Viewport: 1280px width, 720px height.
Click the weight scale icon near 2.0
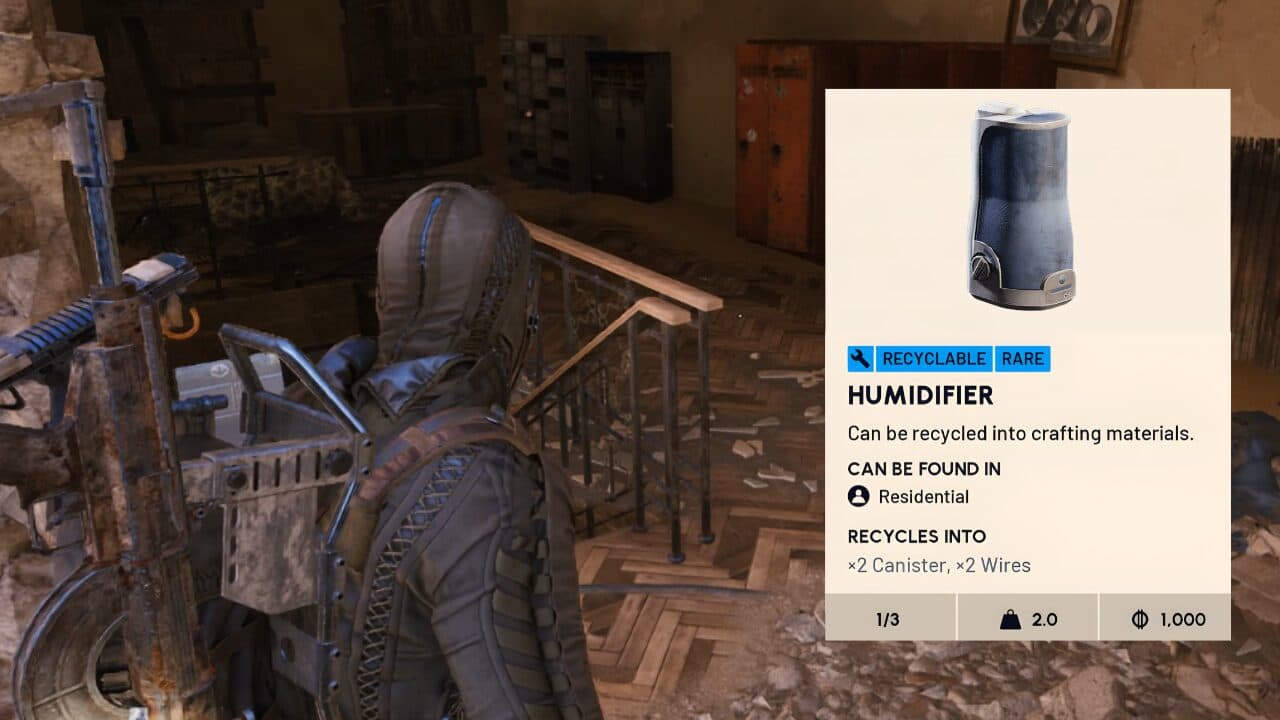1013,619
